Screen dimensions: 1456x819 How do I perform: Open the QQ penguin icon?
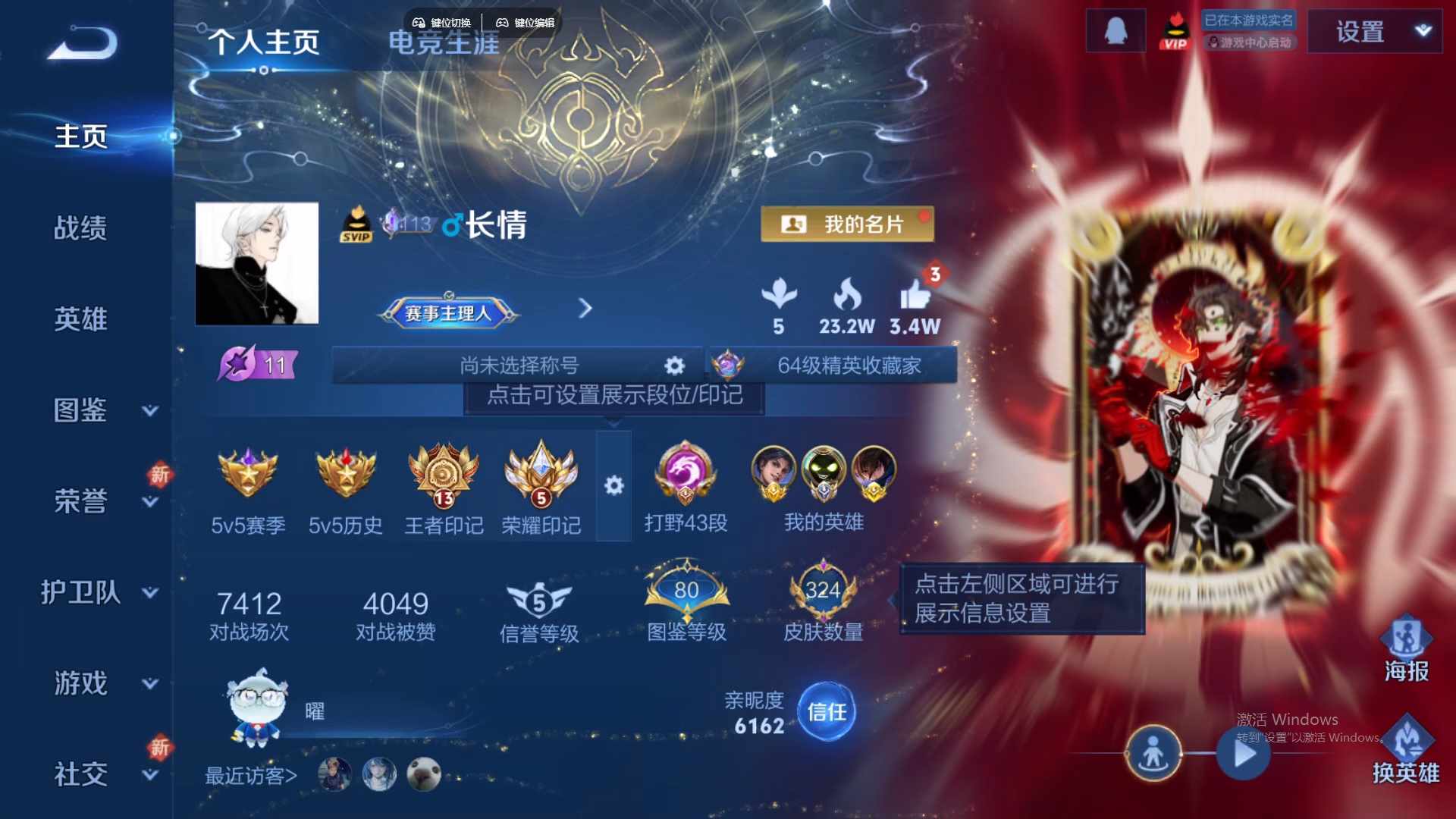(1115, 30)
